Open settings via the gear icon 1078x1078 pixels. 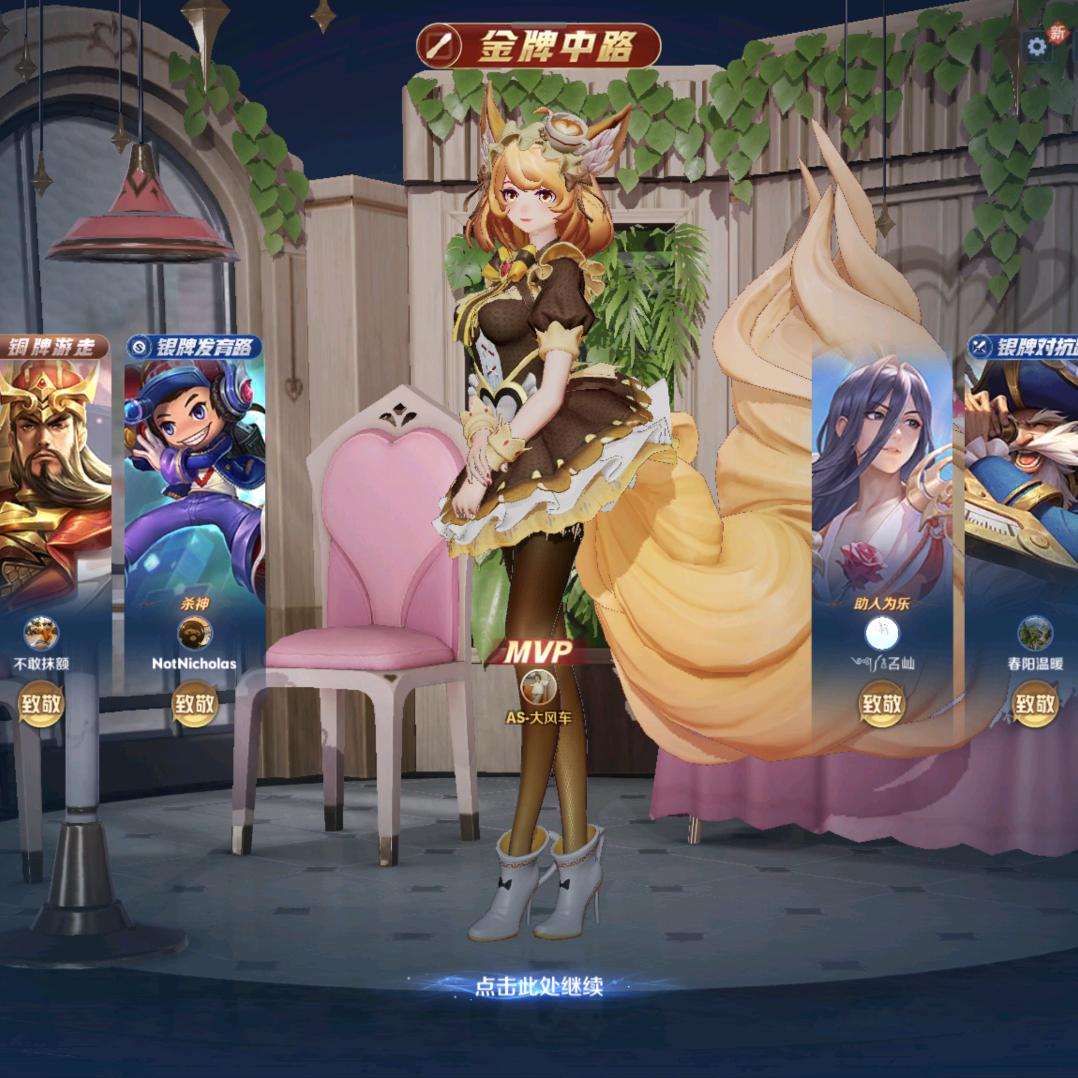click(1038, 46)
